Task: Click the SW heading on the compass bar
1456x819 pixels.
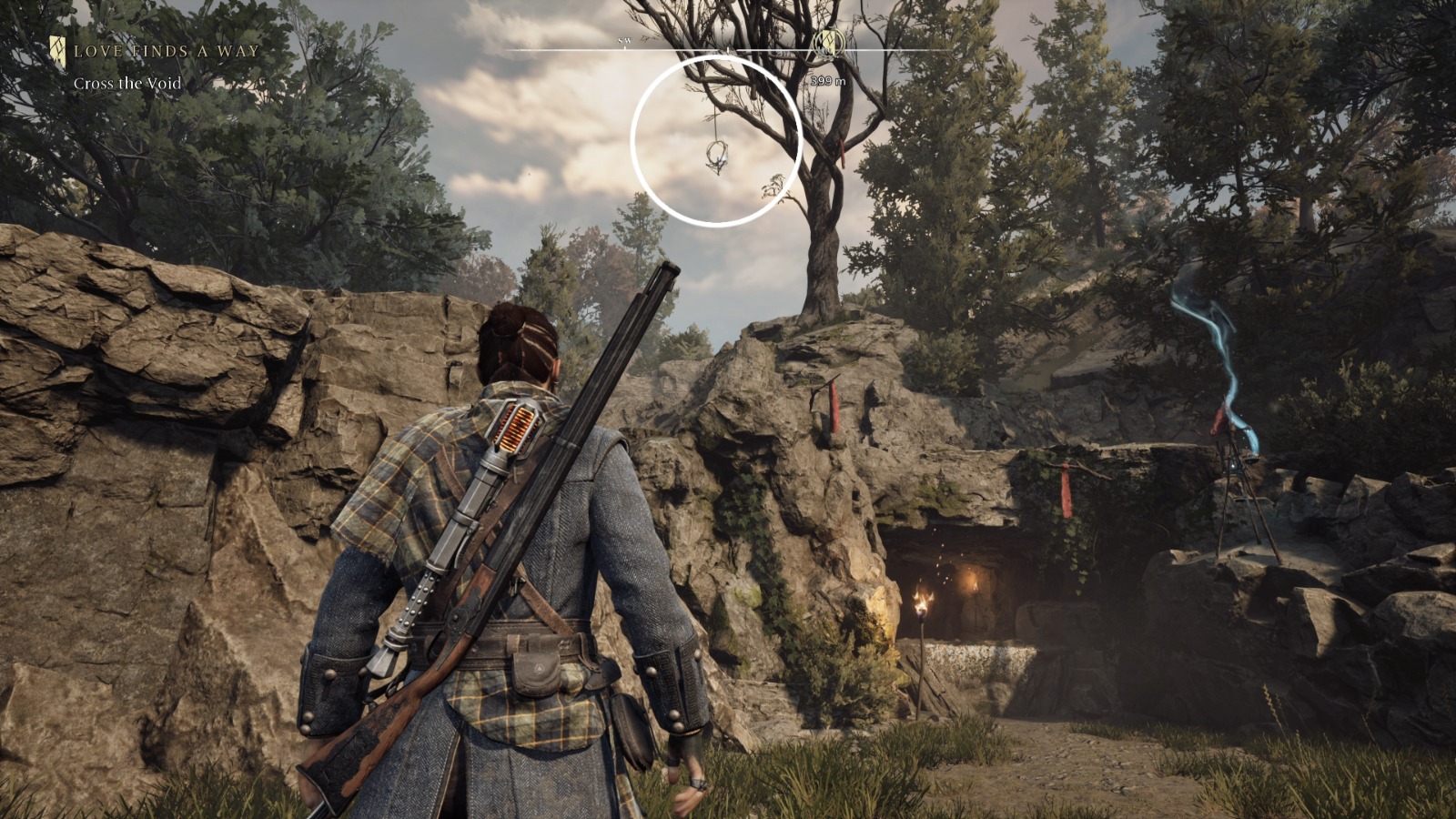Action: pyautogui.click(x=624, y=42)
